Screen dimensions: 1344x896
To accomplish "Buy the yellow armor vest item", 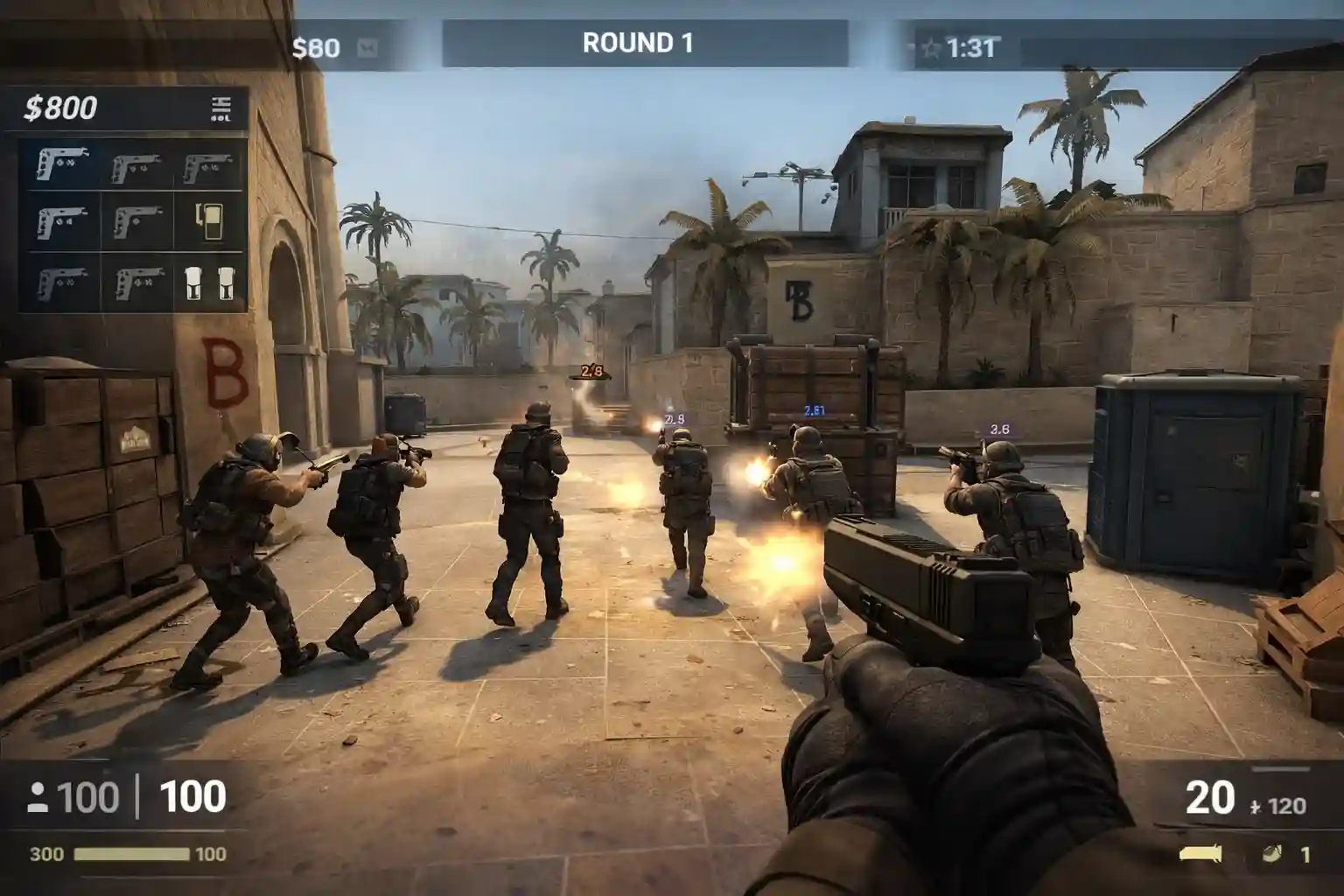I will point(209,221).
